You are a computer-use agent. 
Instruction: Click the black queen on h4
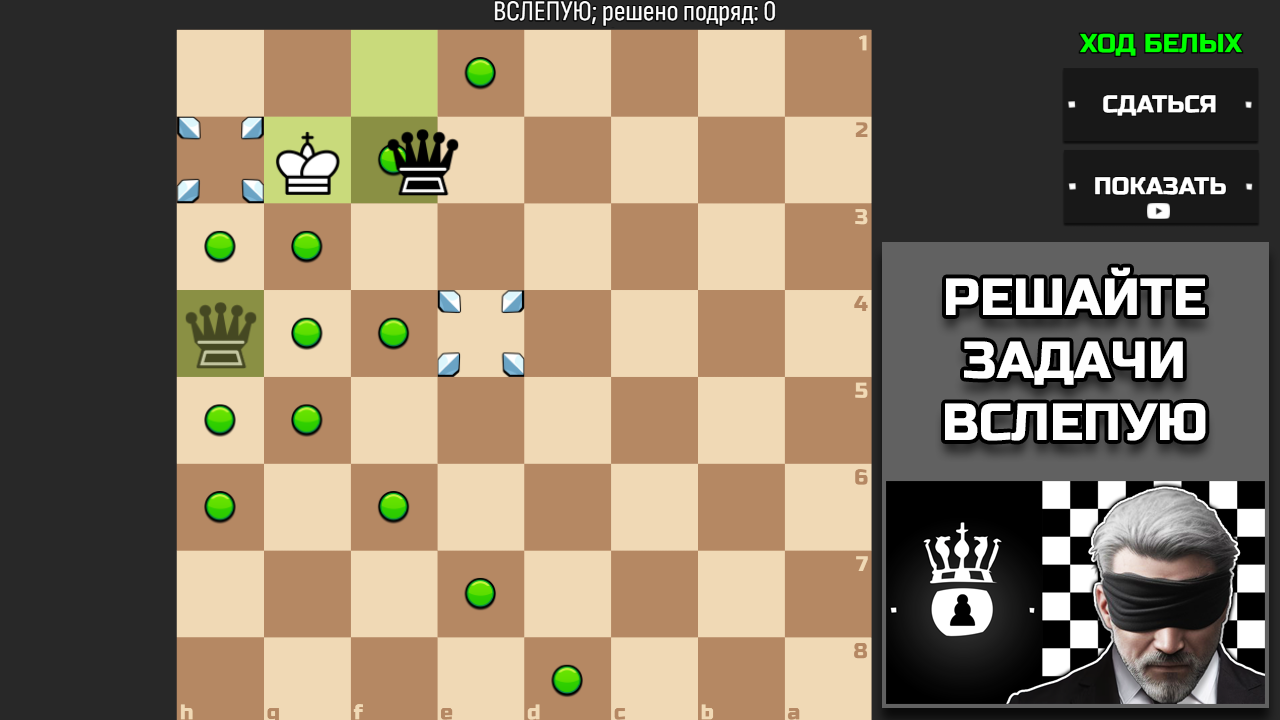click(x=220, y=333)
